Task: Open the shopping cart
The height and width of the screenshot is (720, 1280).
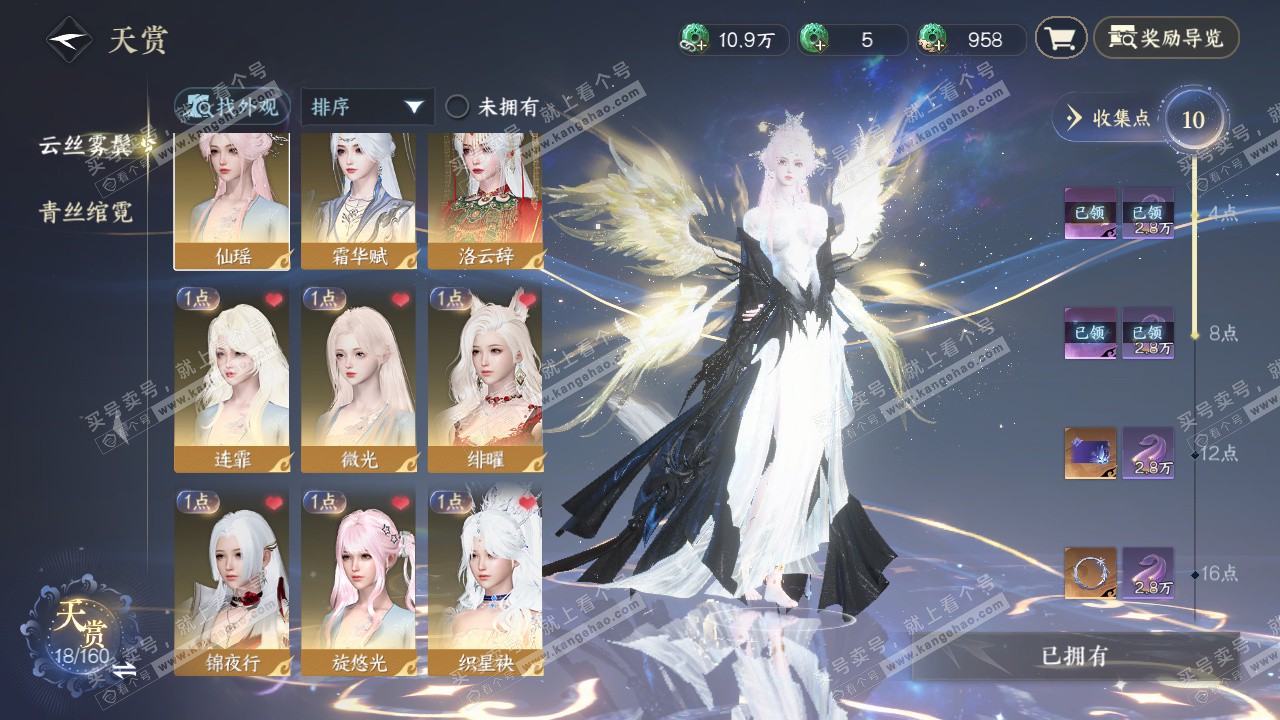Action: pos(1060,39)
